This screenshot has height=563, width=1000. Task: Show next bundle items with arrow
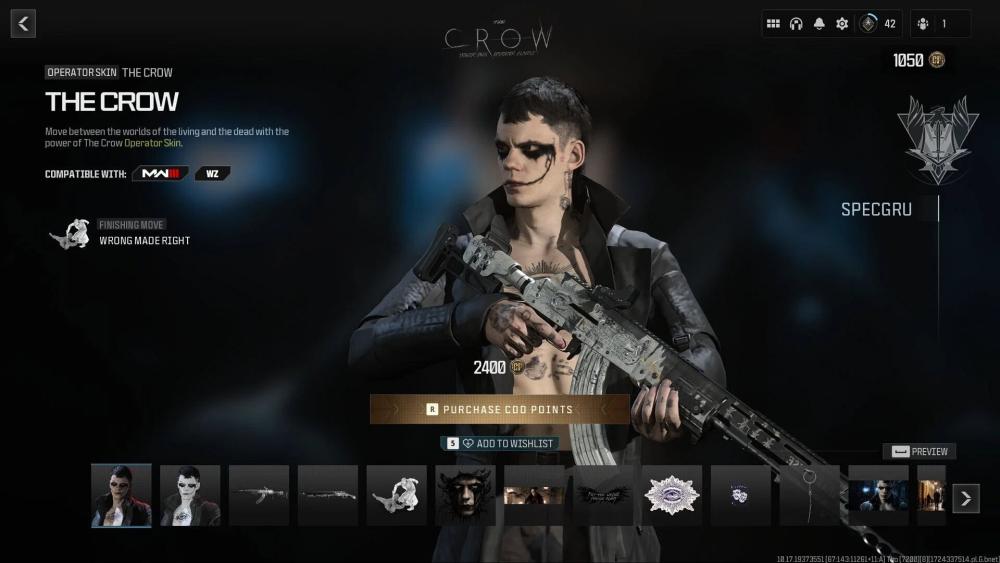click(965, 497)
